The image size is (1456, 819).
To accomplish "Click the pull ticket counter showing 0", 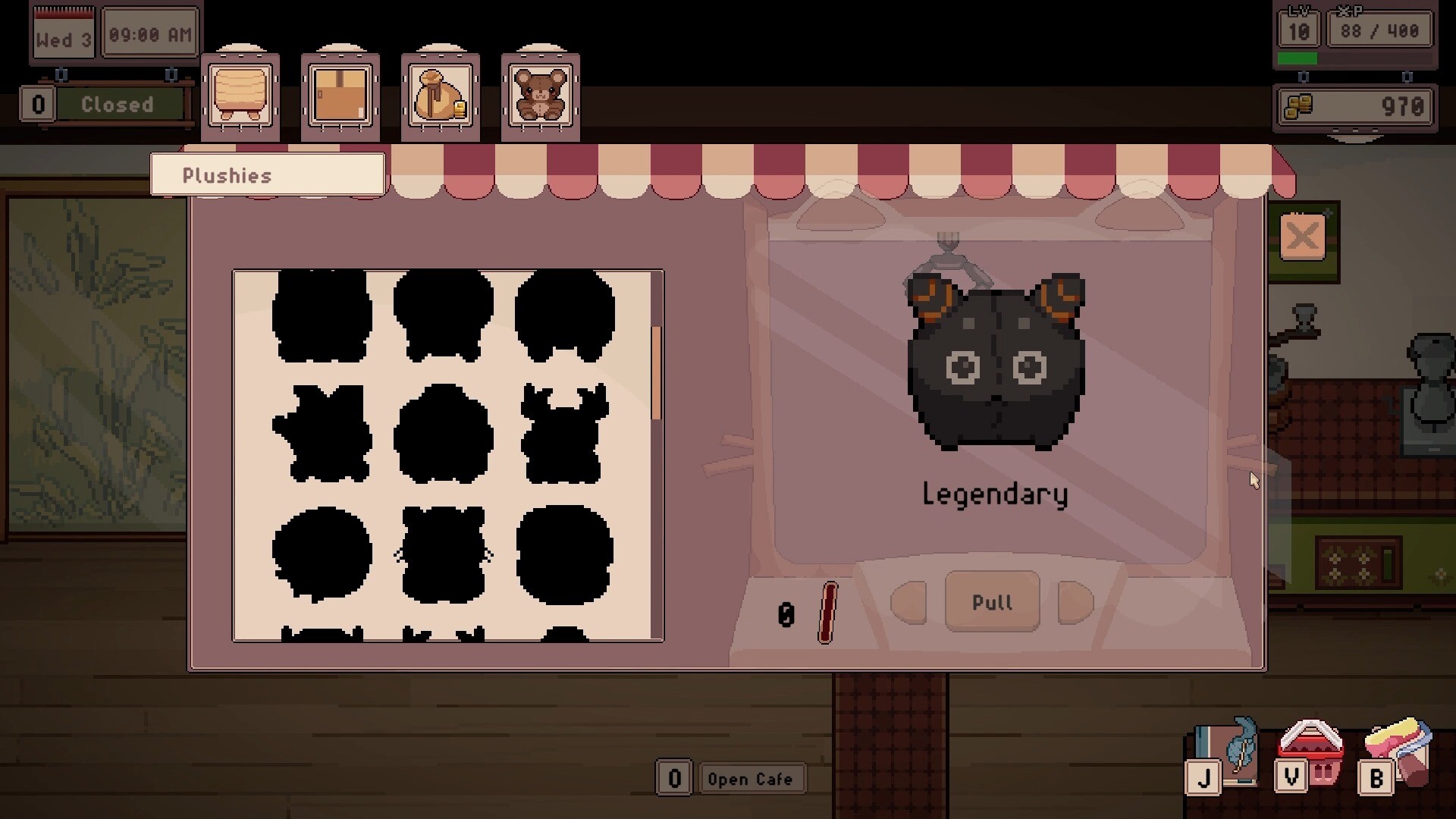I will click(786, 614).
